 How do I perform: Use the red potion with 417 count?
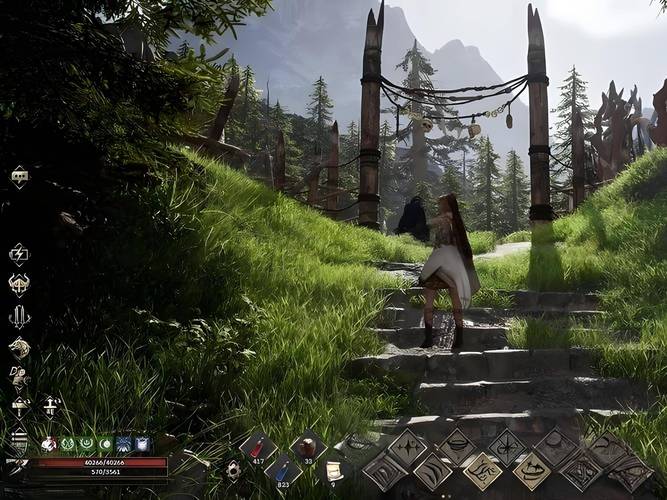(257, 448)
